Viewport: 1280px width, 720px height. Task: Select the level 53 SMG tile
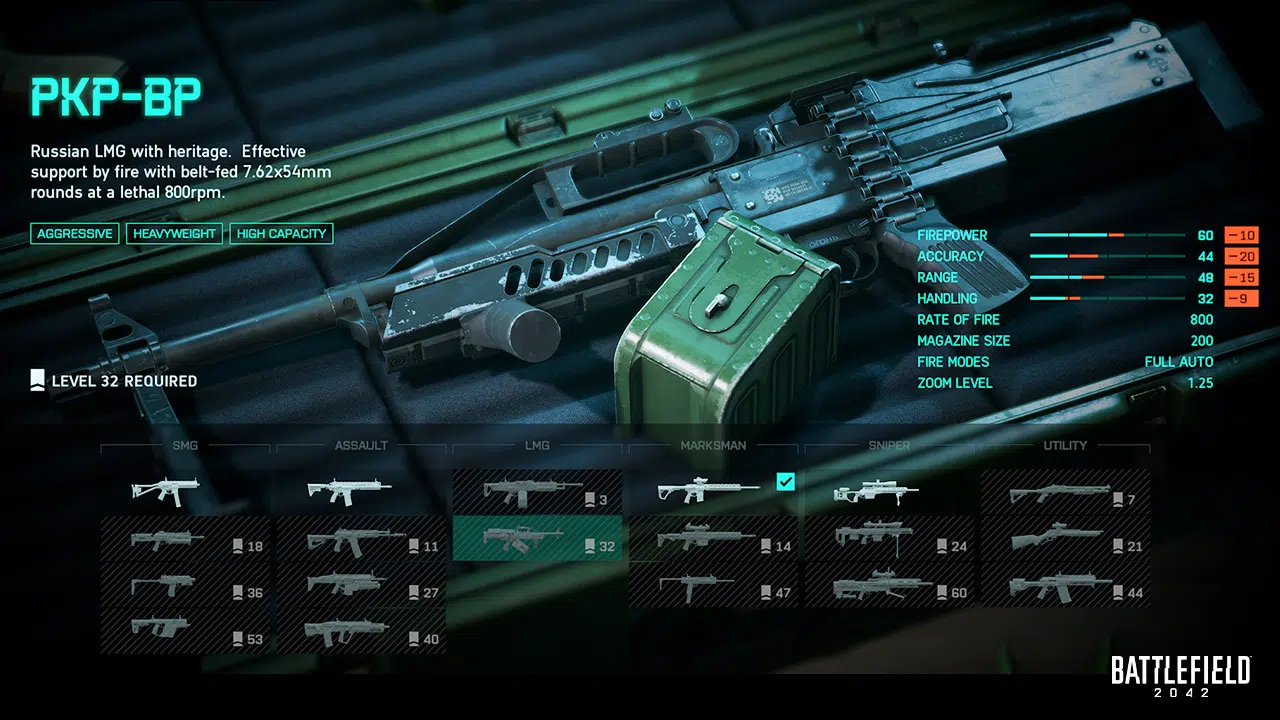185,632
